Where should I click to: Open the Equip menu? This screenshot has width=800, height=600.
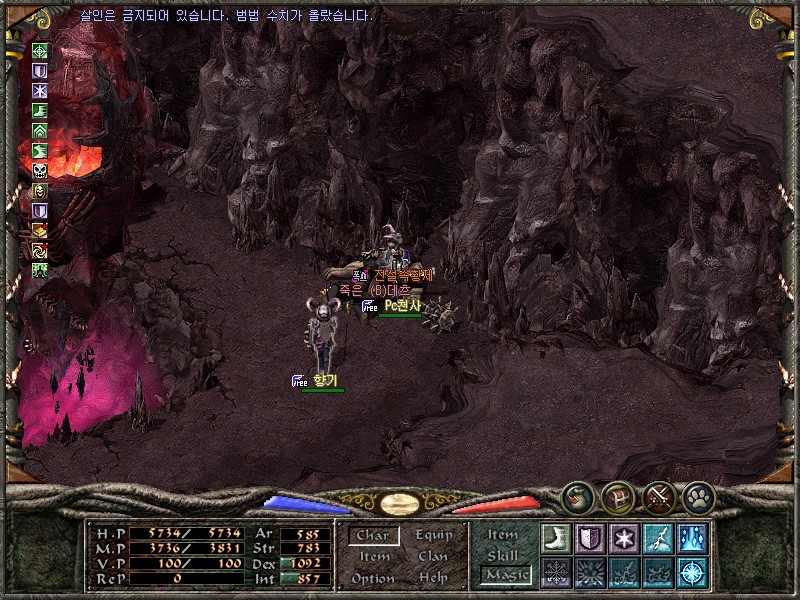coord(433,535)
